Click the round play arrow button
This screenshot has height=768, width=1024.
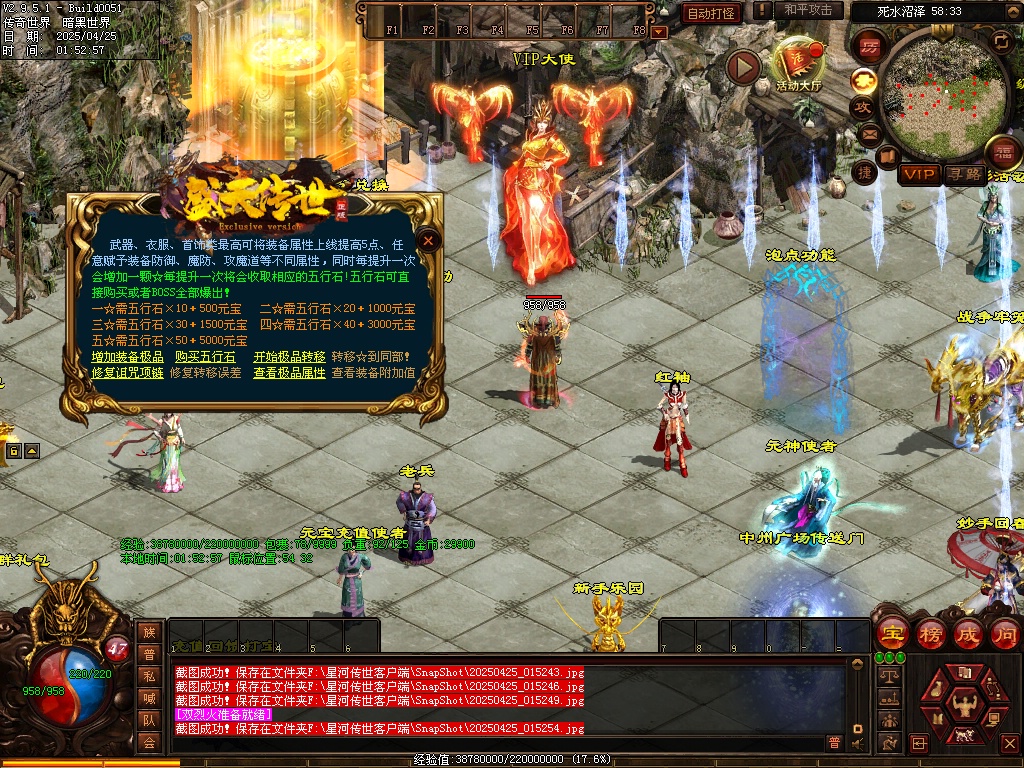click(743, 67)
